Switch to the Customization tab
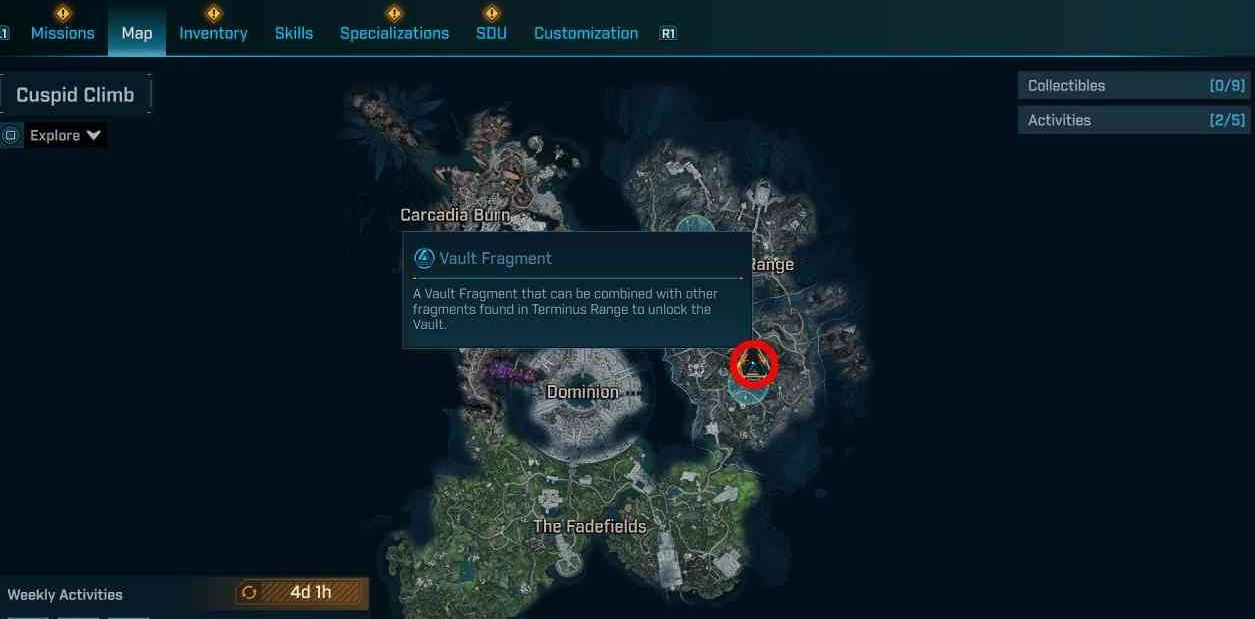This screenshot has width=1255, height=619. click(586, 33)
